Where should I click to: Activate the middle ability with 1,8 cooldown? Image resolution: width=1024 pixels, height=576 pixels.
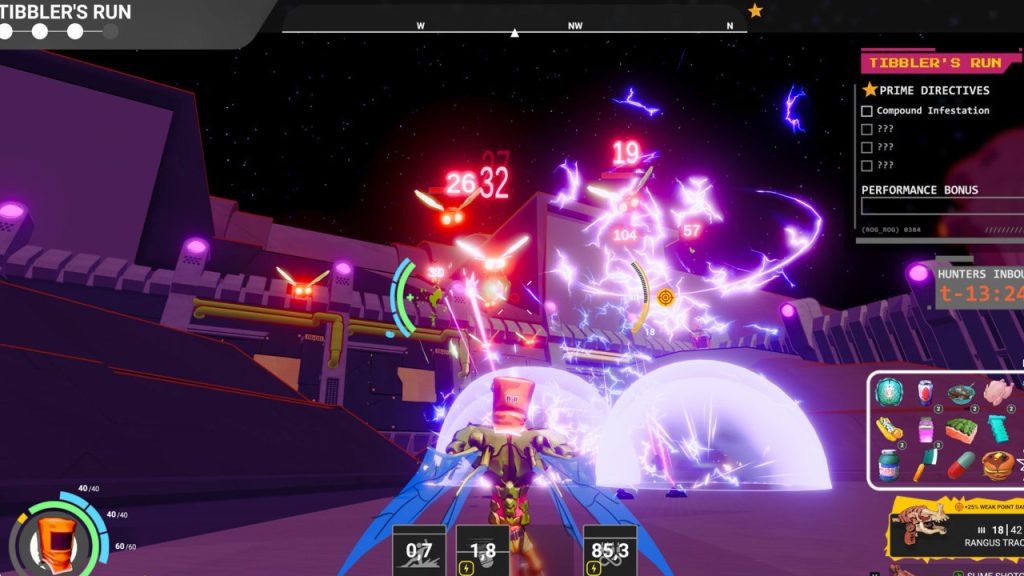[x=483, y=551]
